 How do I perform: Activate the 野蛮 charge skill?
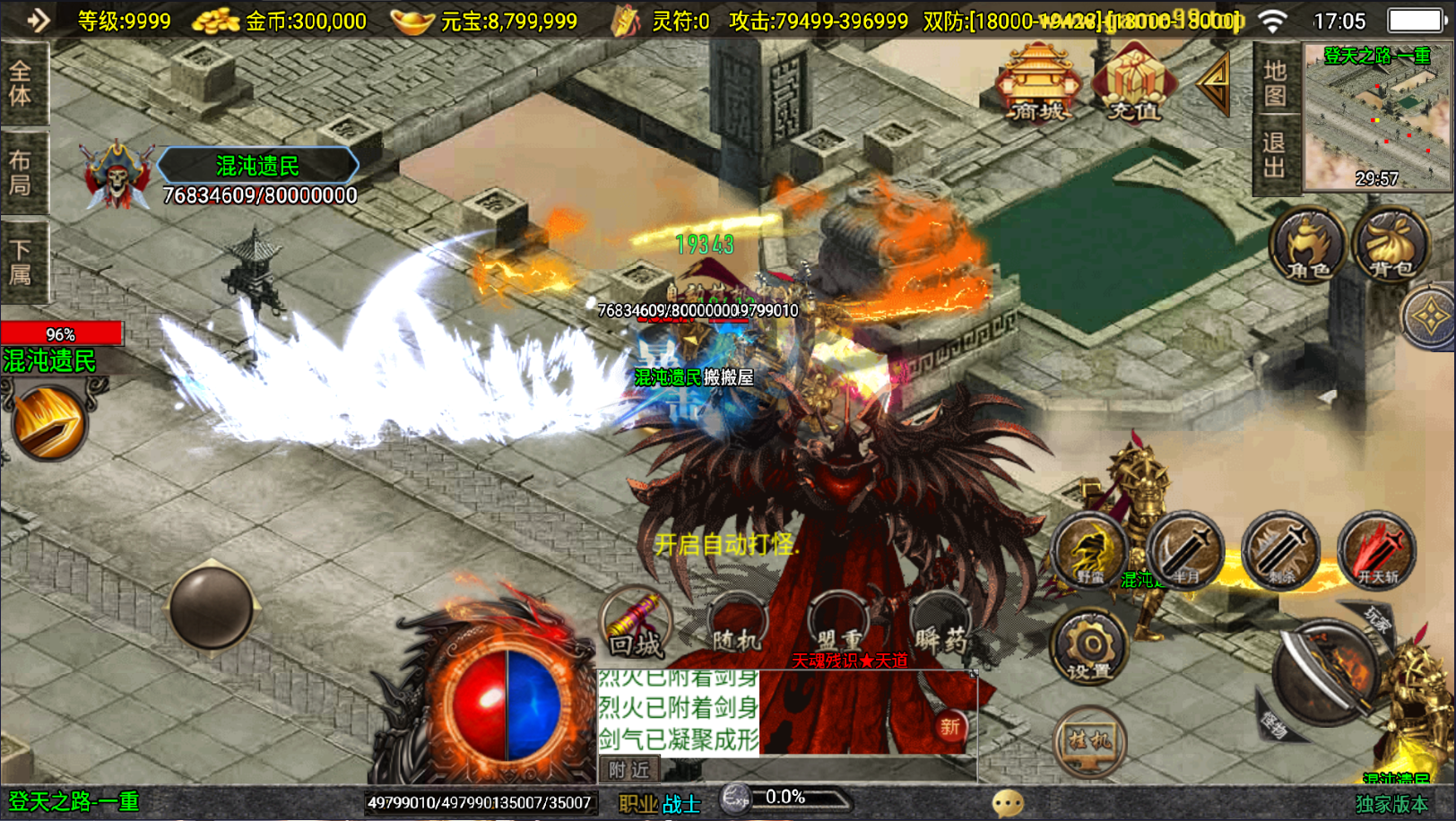[x=1090, y=551]
